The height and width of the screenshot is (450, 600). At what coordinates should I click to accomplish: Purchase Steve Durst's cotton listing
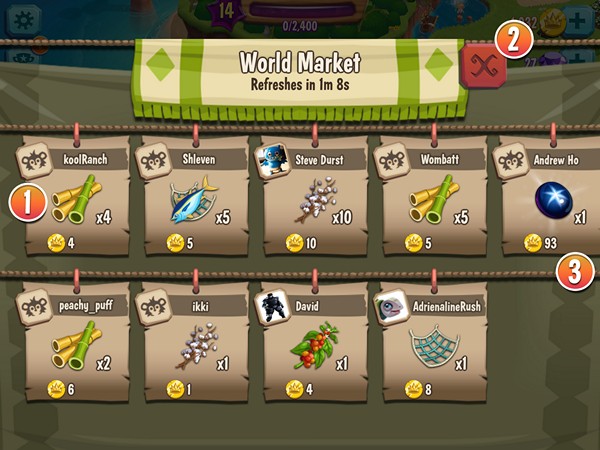(x=315, y=198)
